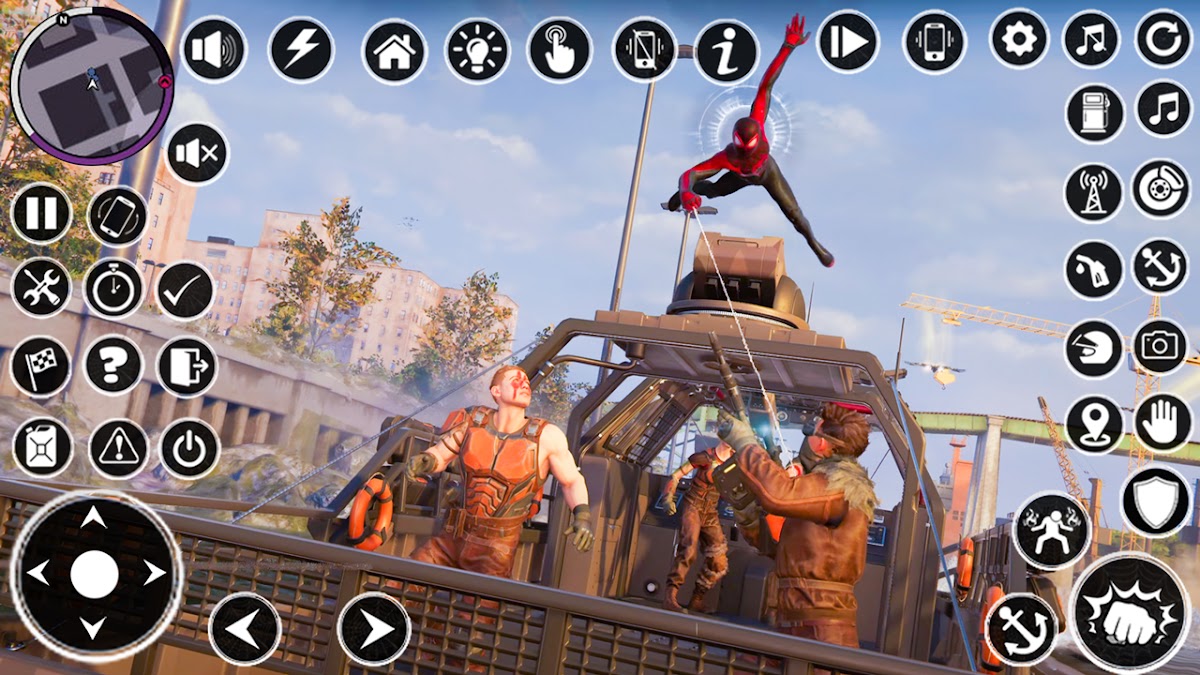Choose the checkered flag icon

point(41,366)
